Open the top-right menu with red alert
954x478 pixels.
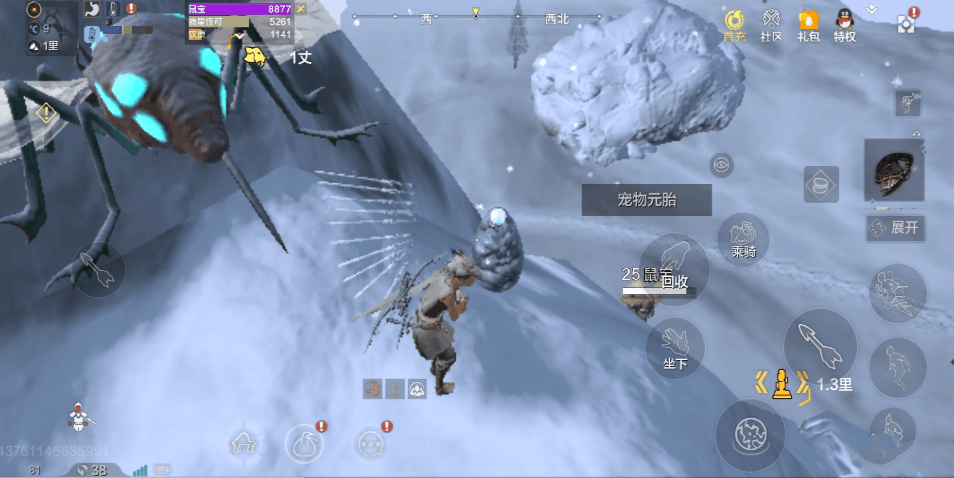point(907,22)
